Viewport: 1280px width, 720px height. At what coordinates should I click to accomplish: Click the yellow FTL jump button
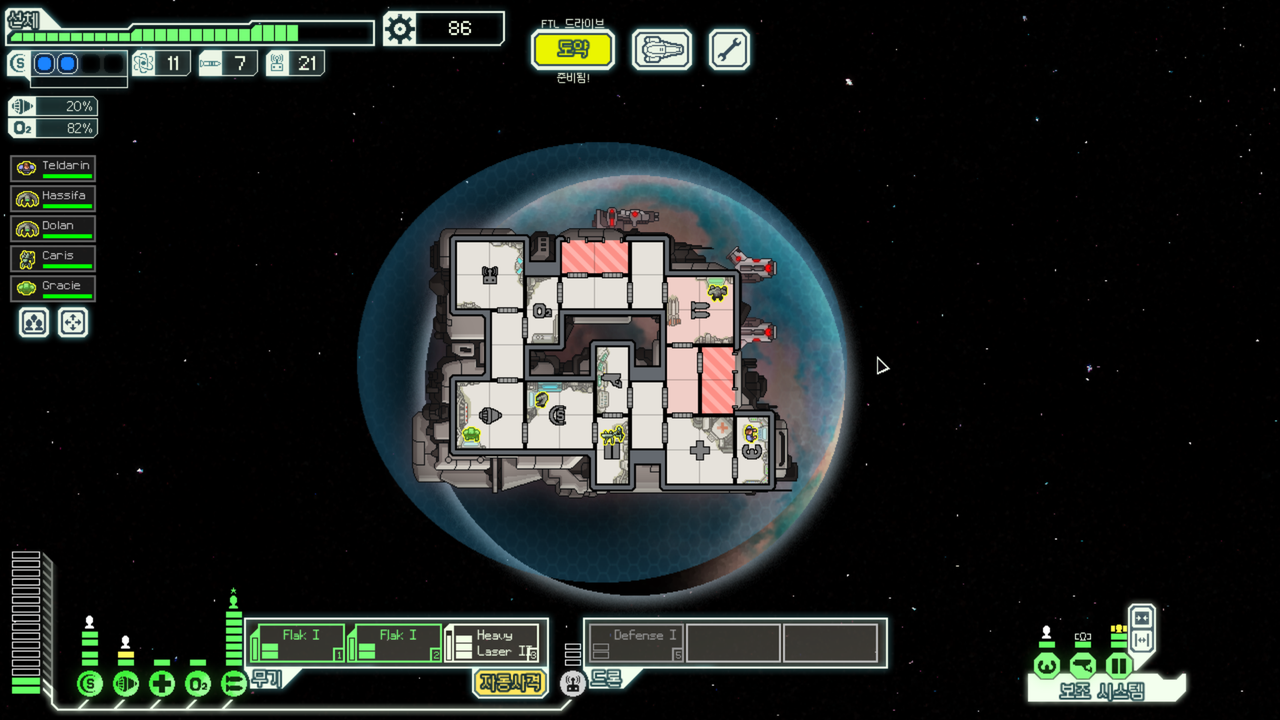pos(572,49)
